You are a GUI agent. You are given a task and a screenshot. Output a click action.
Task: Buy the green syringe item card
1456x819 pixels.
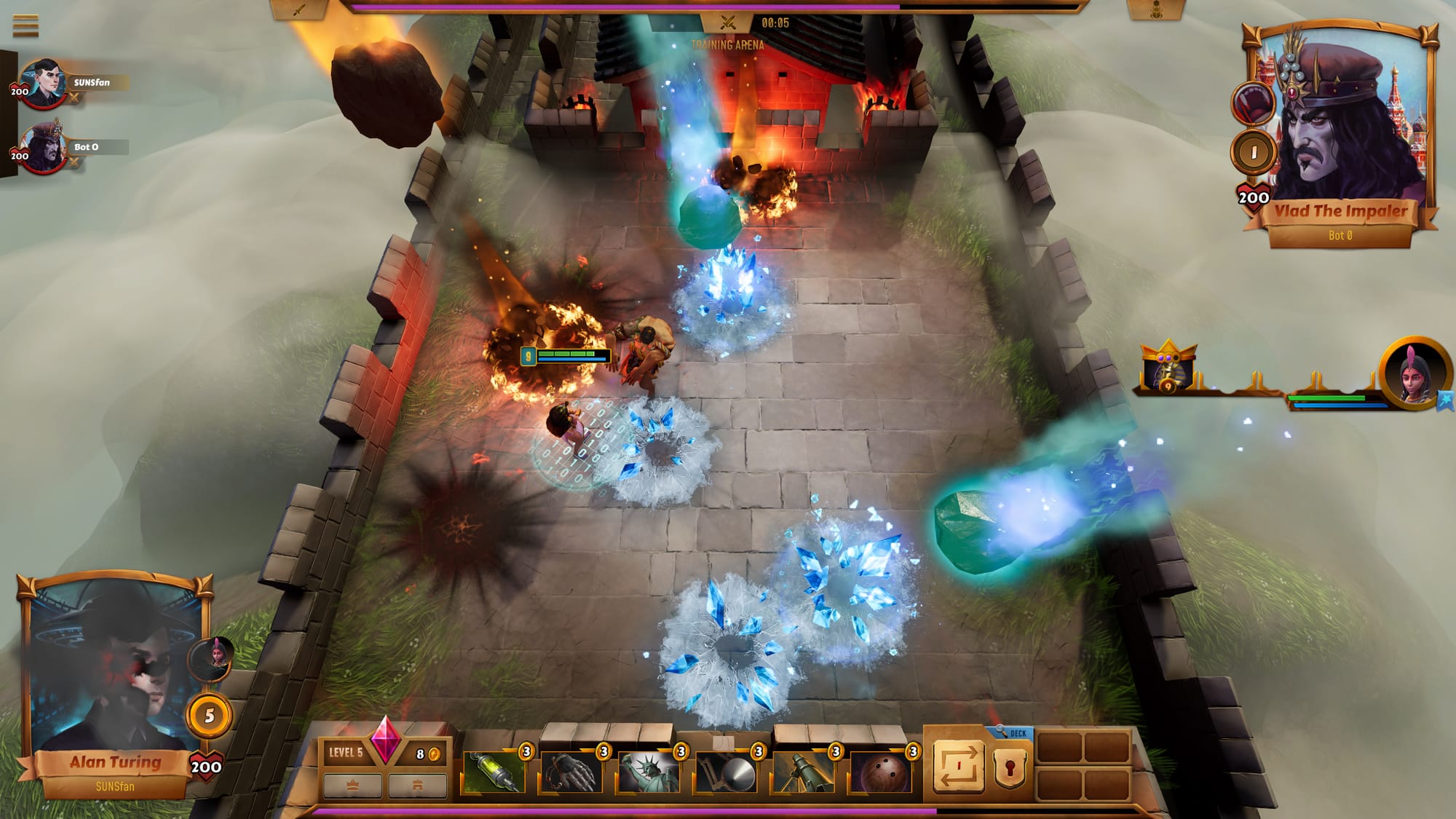[494, 772]
